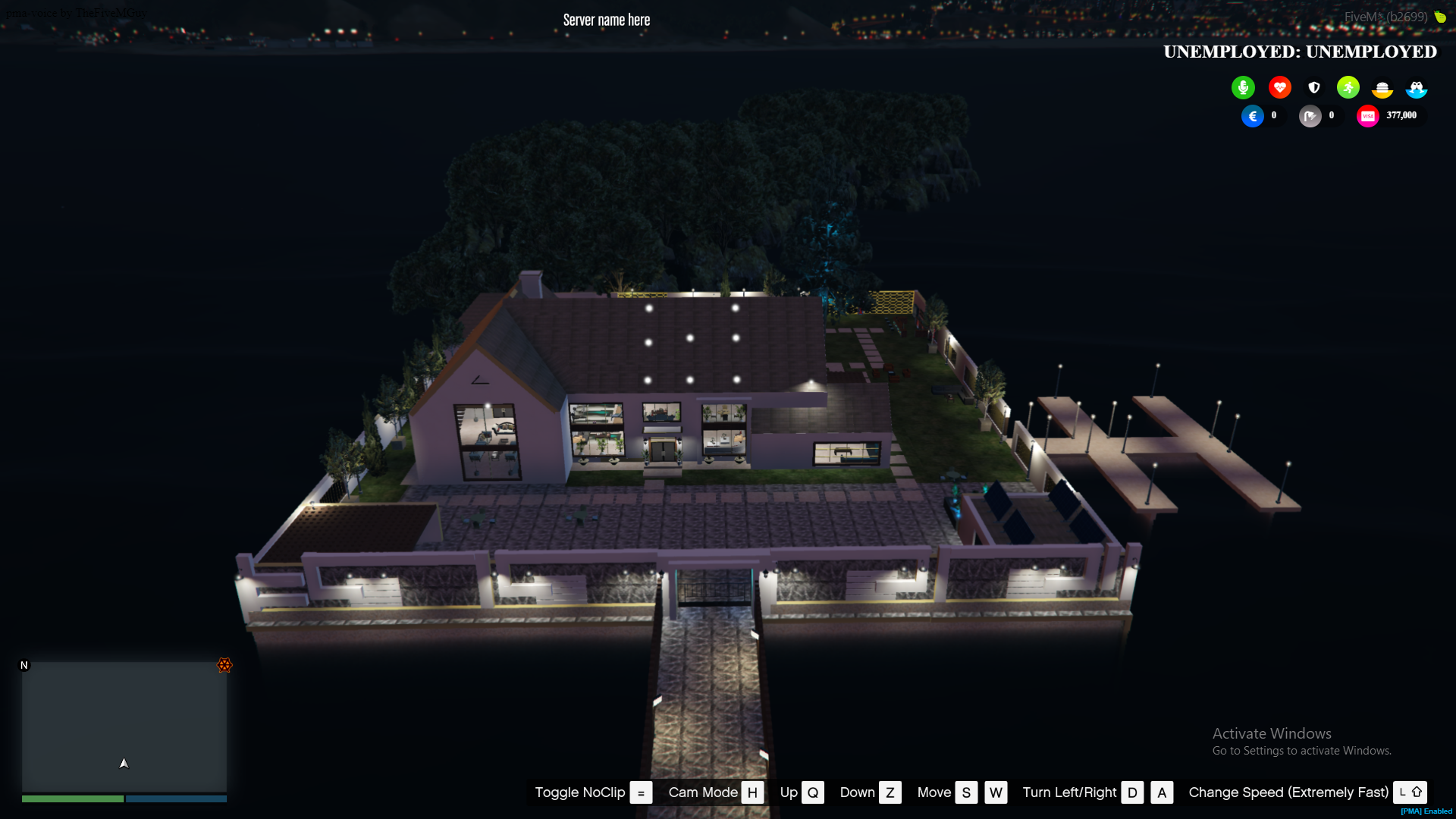Toggle NoClip using the equals keybind button

point(642,792)
